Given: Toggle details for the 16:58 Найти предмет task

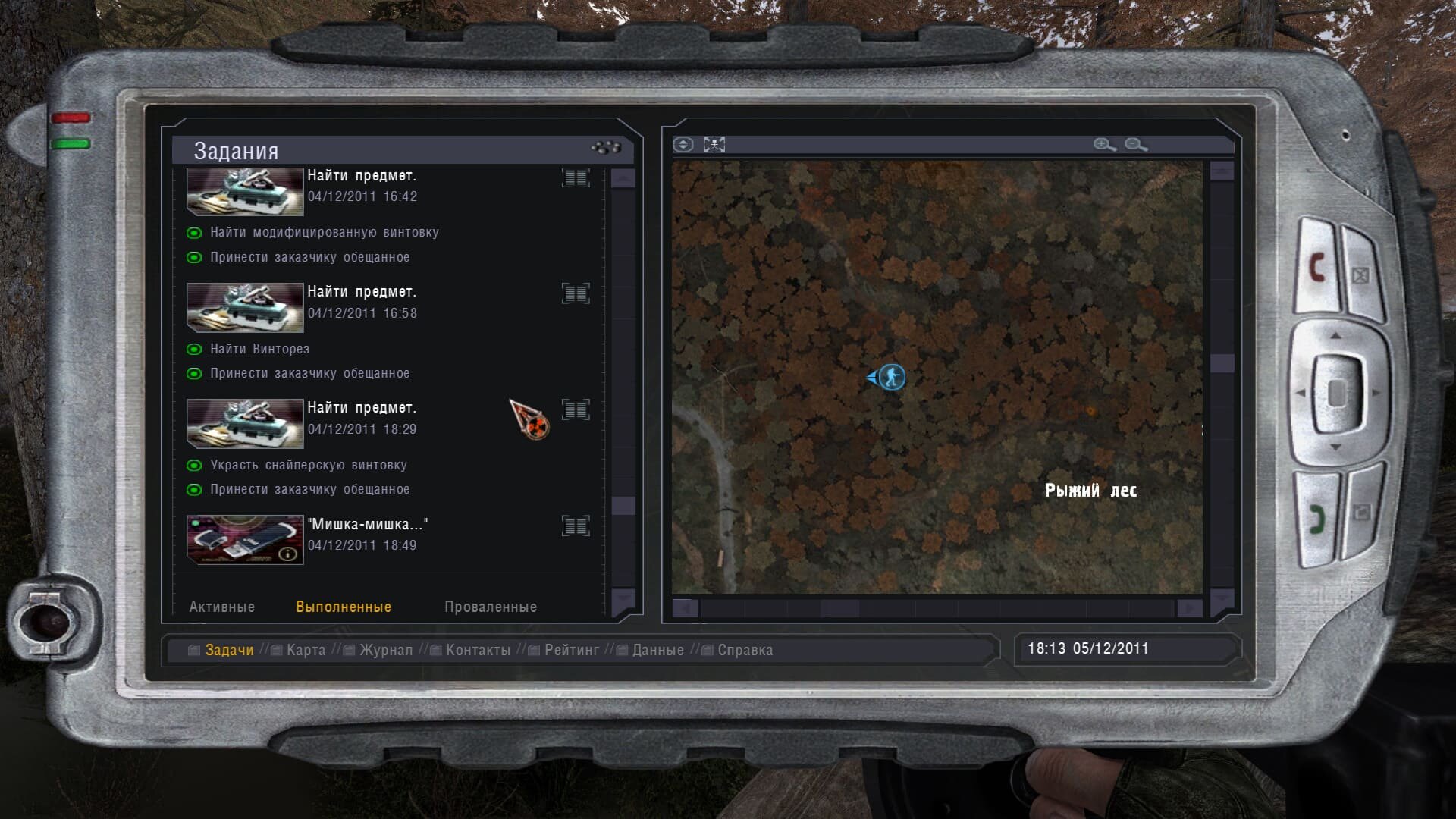Looking at the screenshot, I should tap(576, 293).
